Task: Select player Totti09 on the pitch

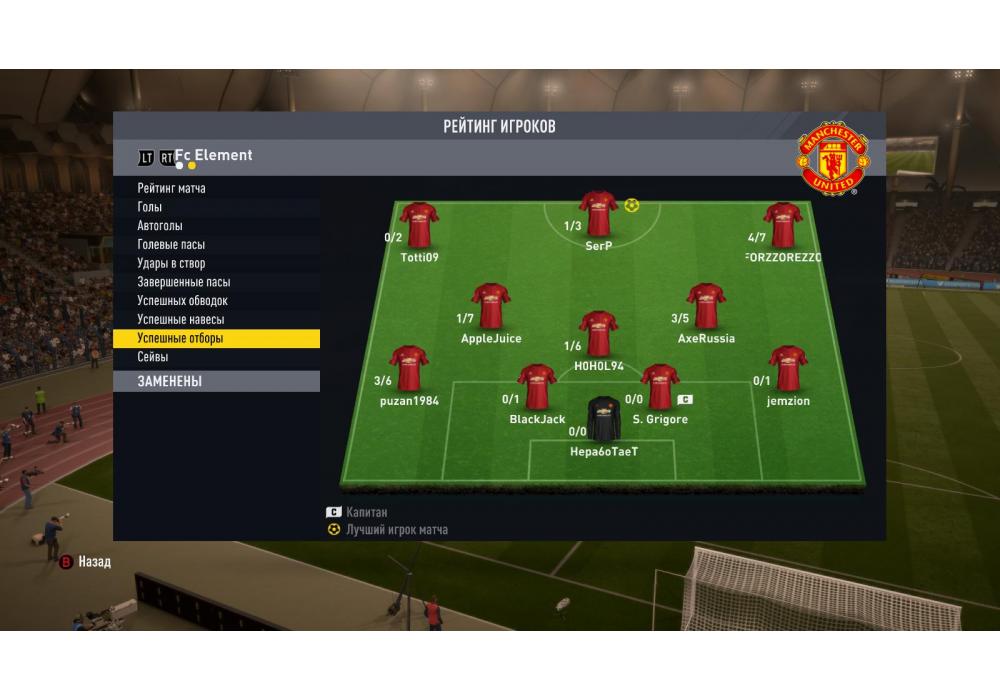Action: 419,226
